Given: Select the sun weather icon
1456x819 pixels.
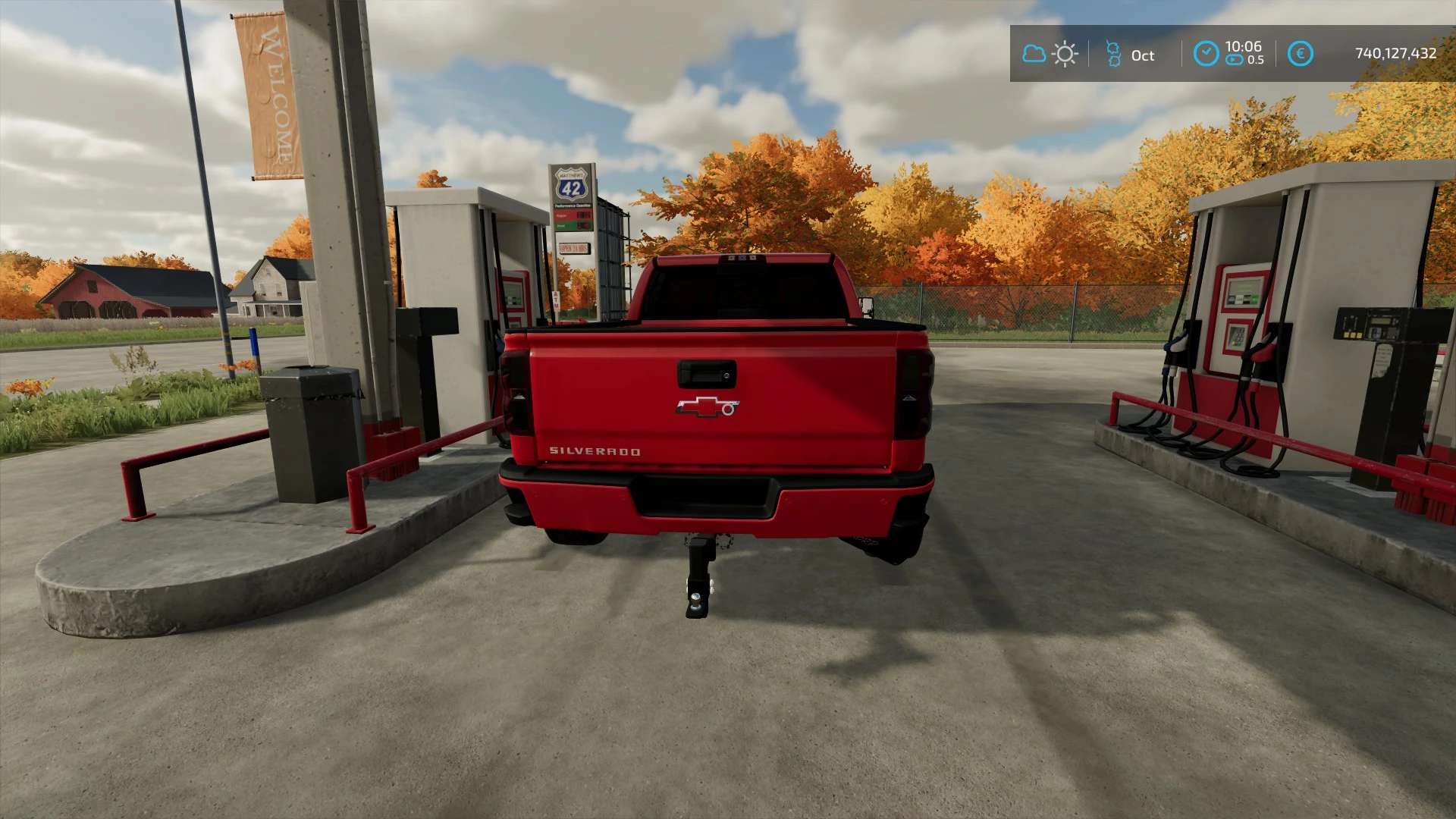Looking at the screenshot, I should (x=1065, y=54).
